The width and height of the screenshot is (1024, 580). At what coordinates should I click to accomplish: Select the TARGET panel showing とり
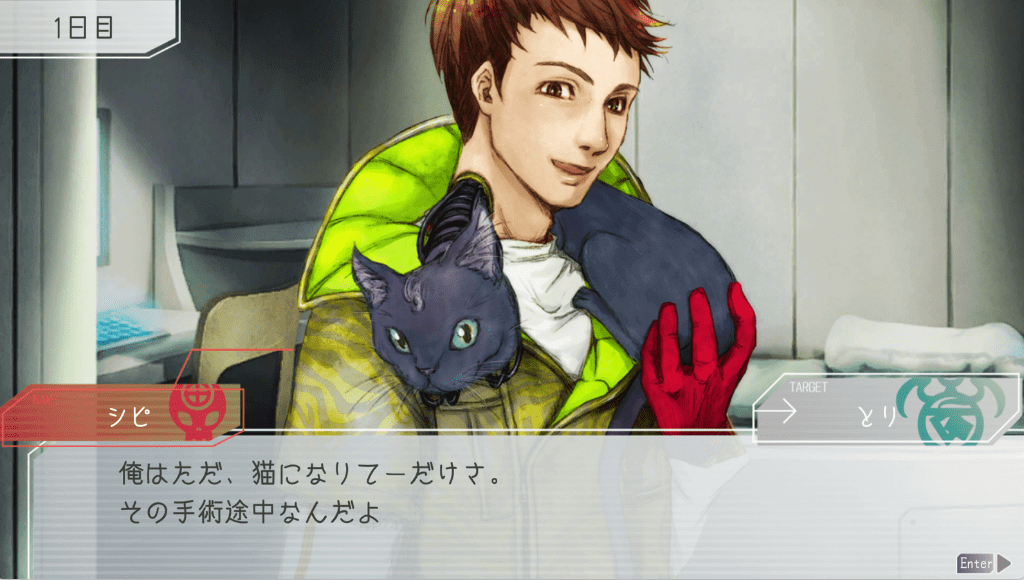click(x=885, y=410)
